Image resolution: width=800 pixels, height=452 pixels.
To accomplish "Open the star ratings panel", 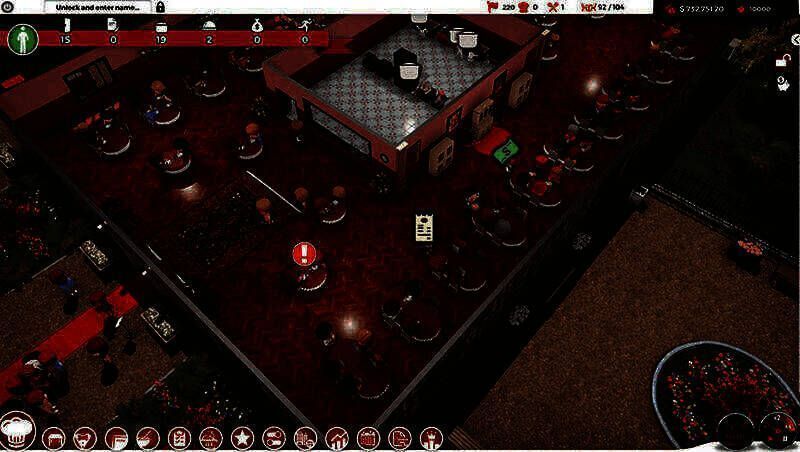I will pyautogui.click(x=242, y=437).
